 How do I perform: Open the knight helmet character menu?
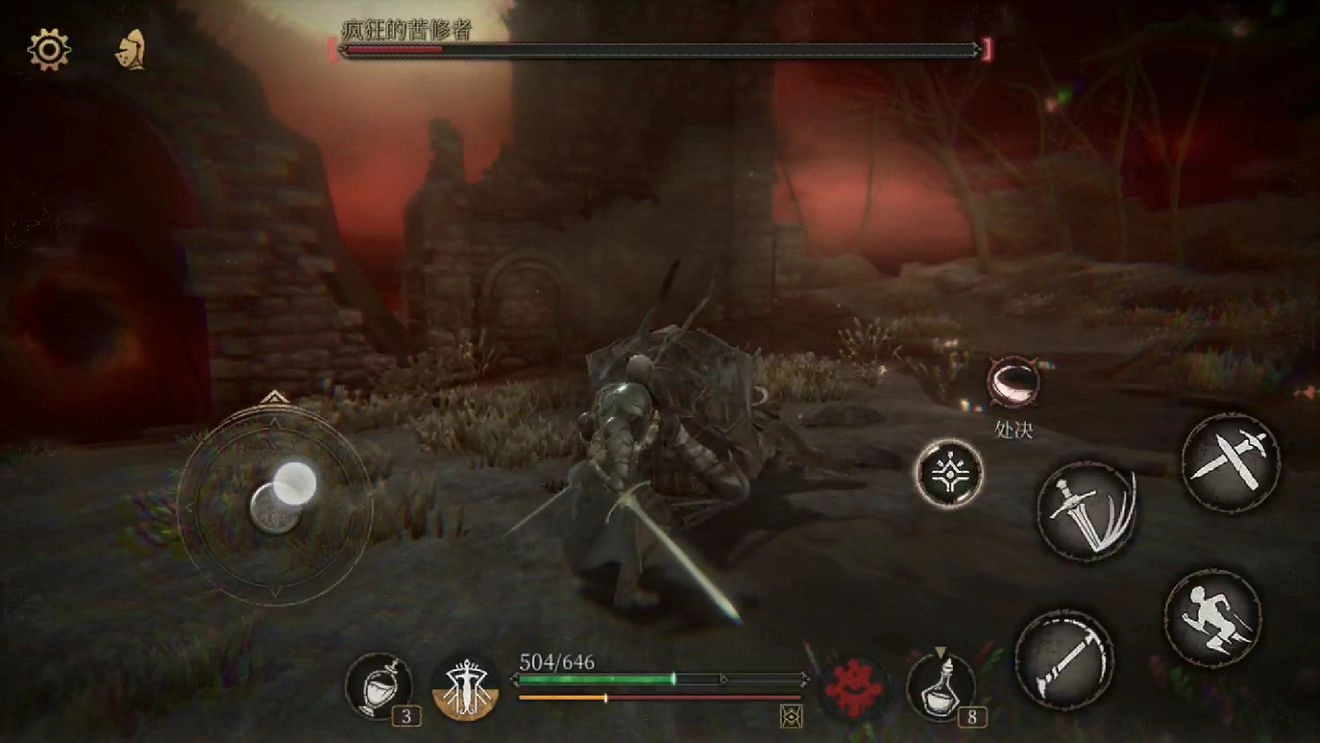coord(131,50)
